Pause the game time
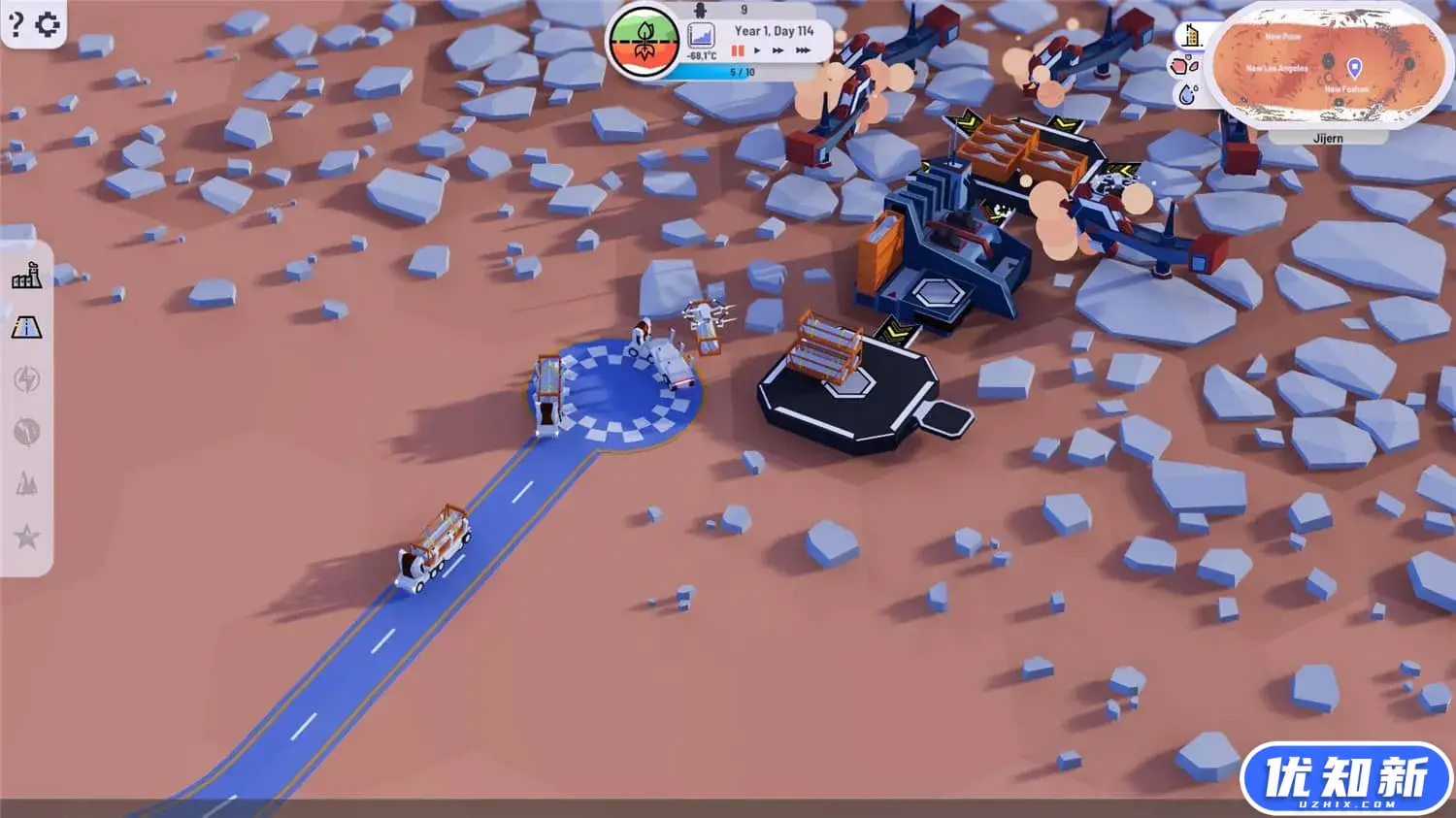 pos(738,50)
